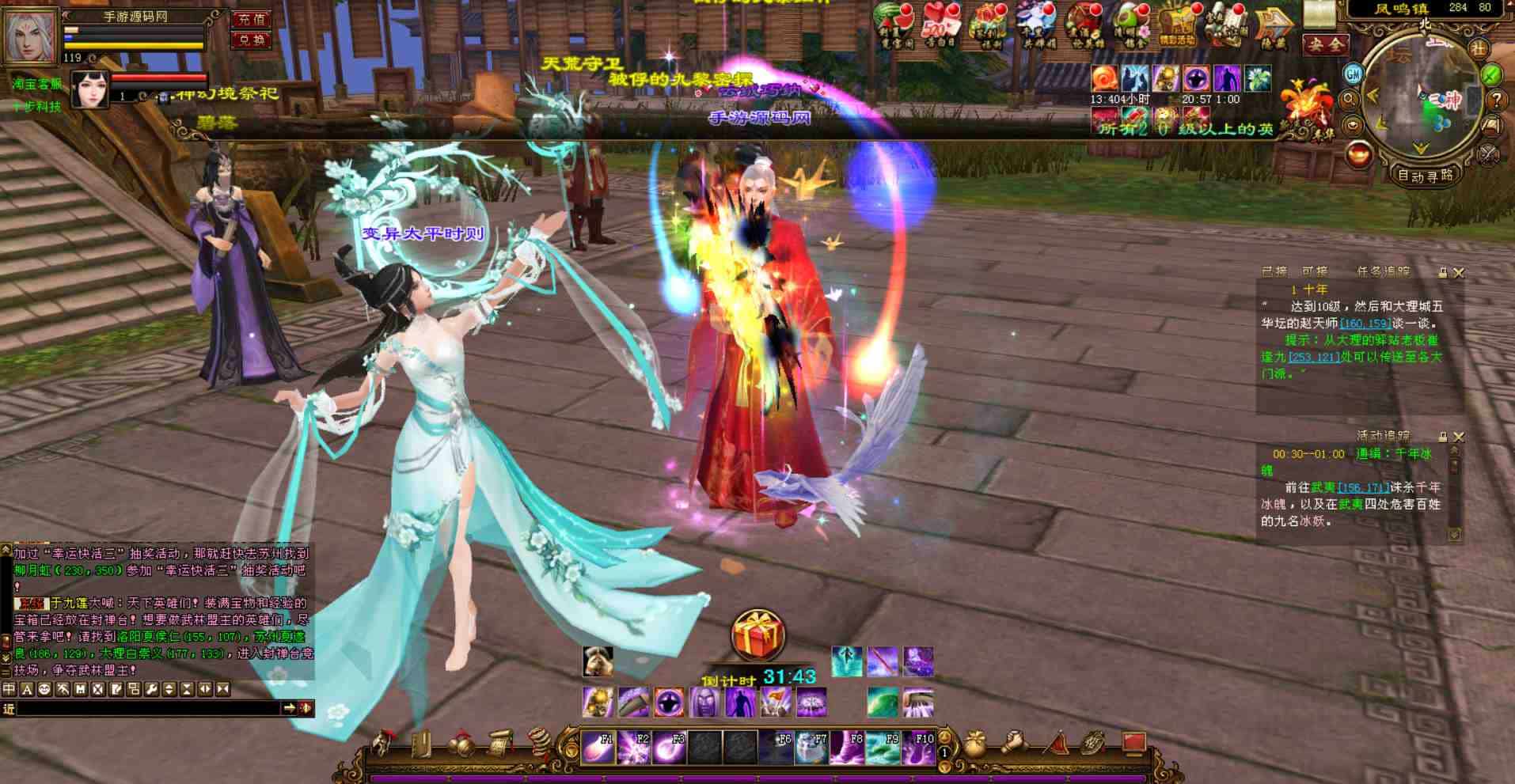
Task: Close the activity tracking panel
Action: 1458,437
